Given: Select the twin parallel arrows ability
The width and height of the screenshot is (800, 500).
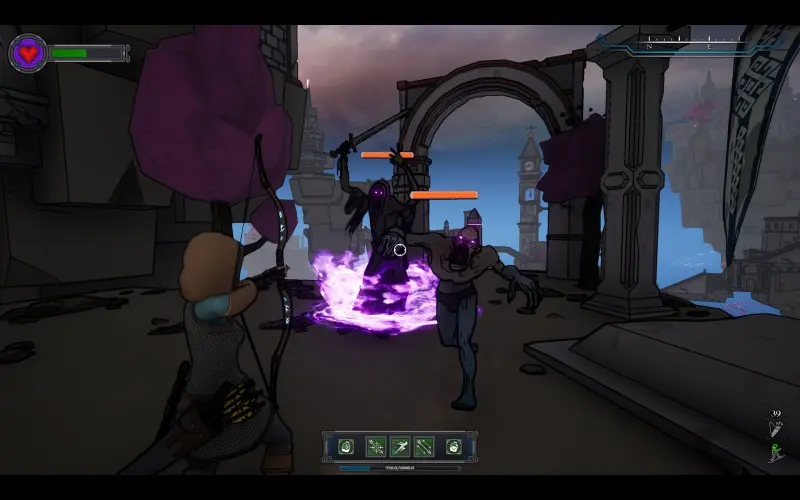Looking at the screenshot, I should click(x=425, y=447).
